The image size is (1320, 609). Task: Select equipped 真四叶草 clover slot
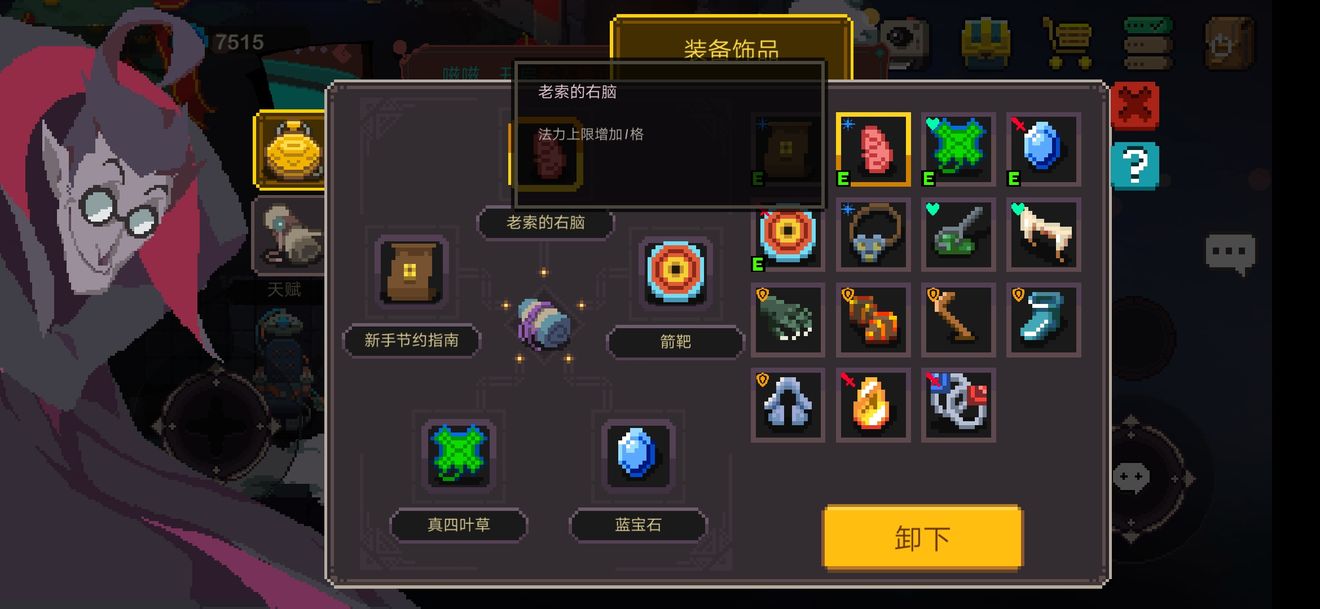(458, 454)
